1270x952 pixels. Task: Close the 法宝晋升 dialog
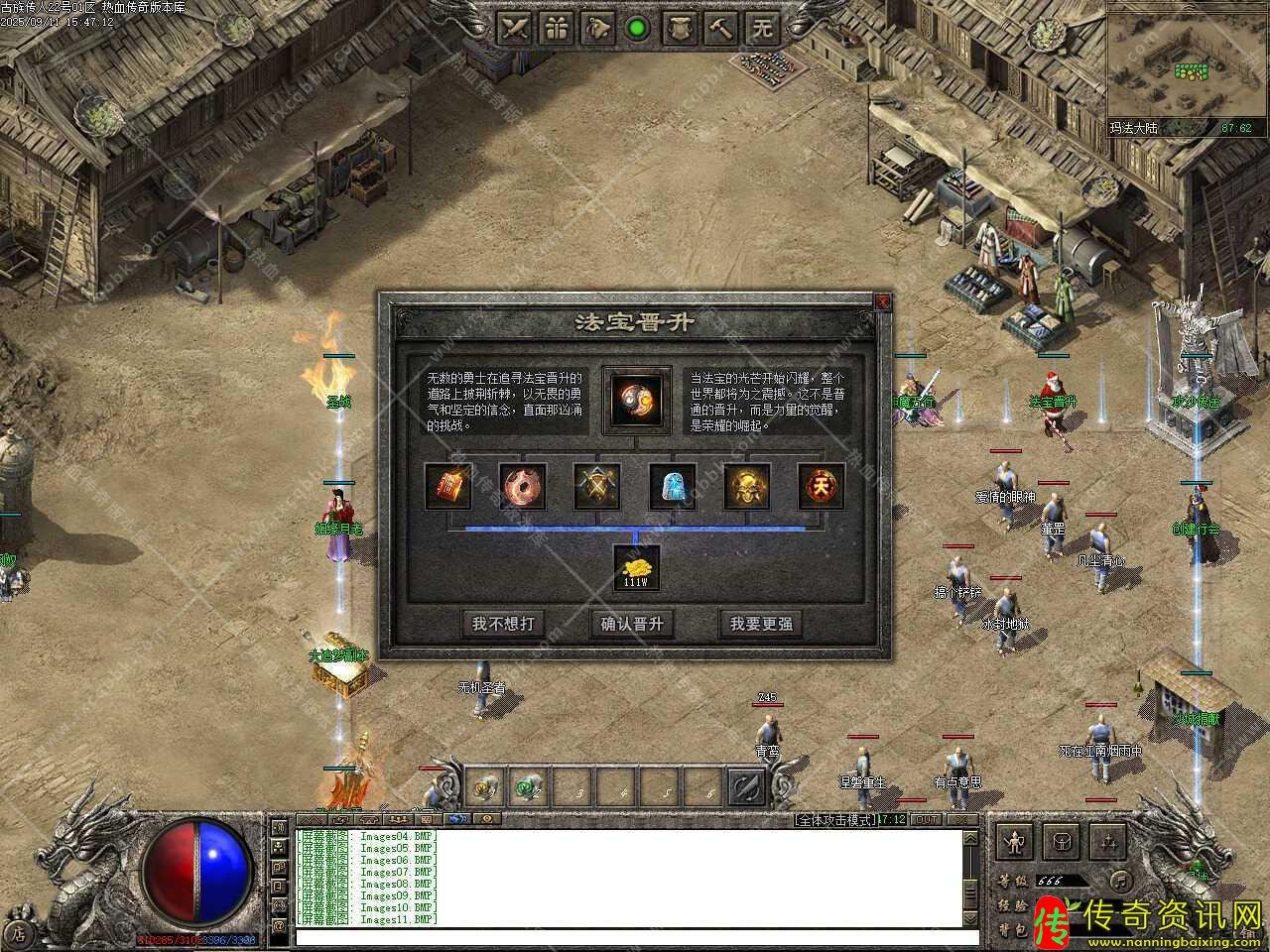click(x=882, y=301)
